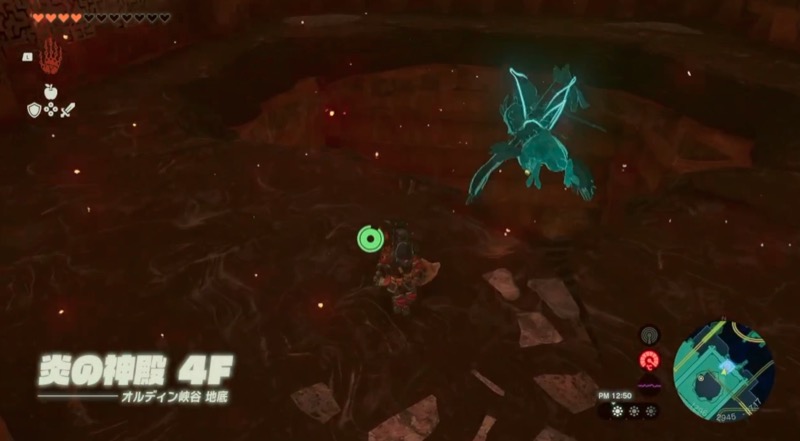Activate the Ultrahand ability hand icon

[x=52, y=55]
